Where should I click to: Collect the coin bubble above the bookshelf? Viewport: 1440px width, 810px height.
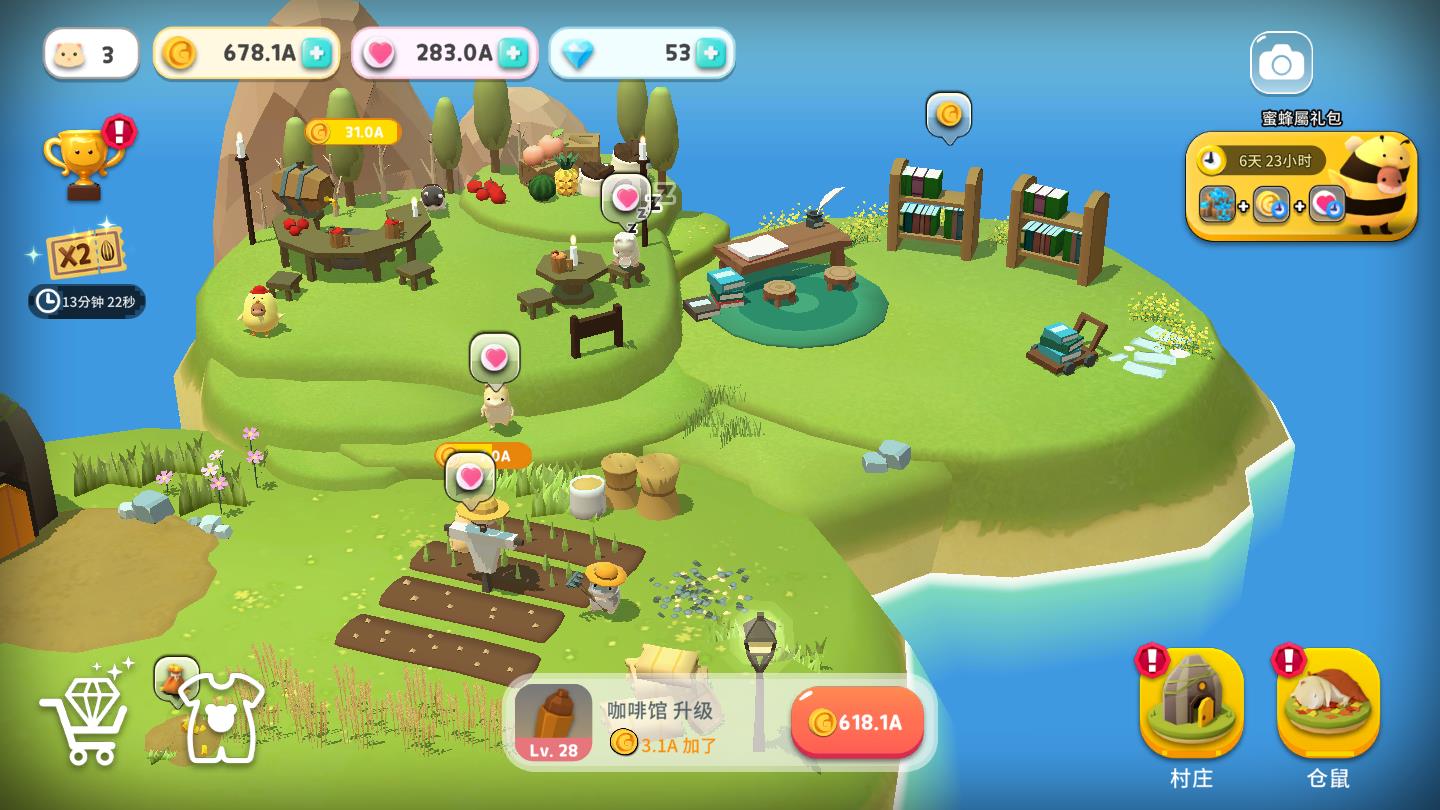point(949,116)
